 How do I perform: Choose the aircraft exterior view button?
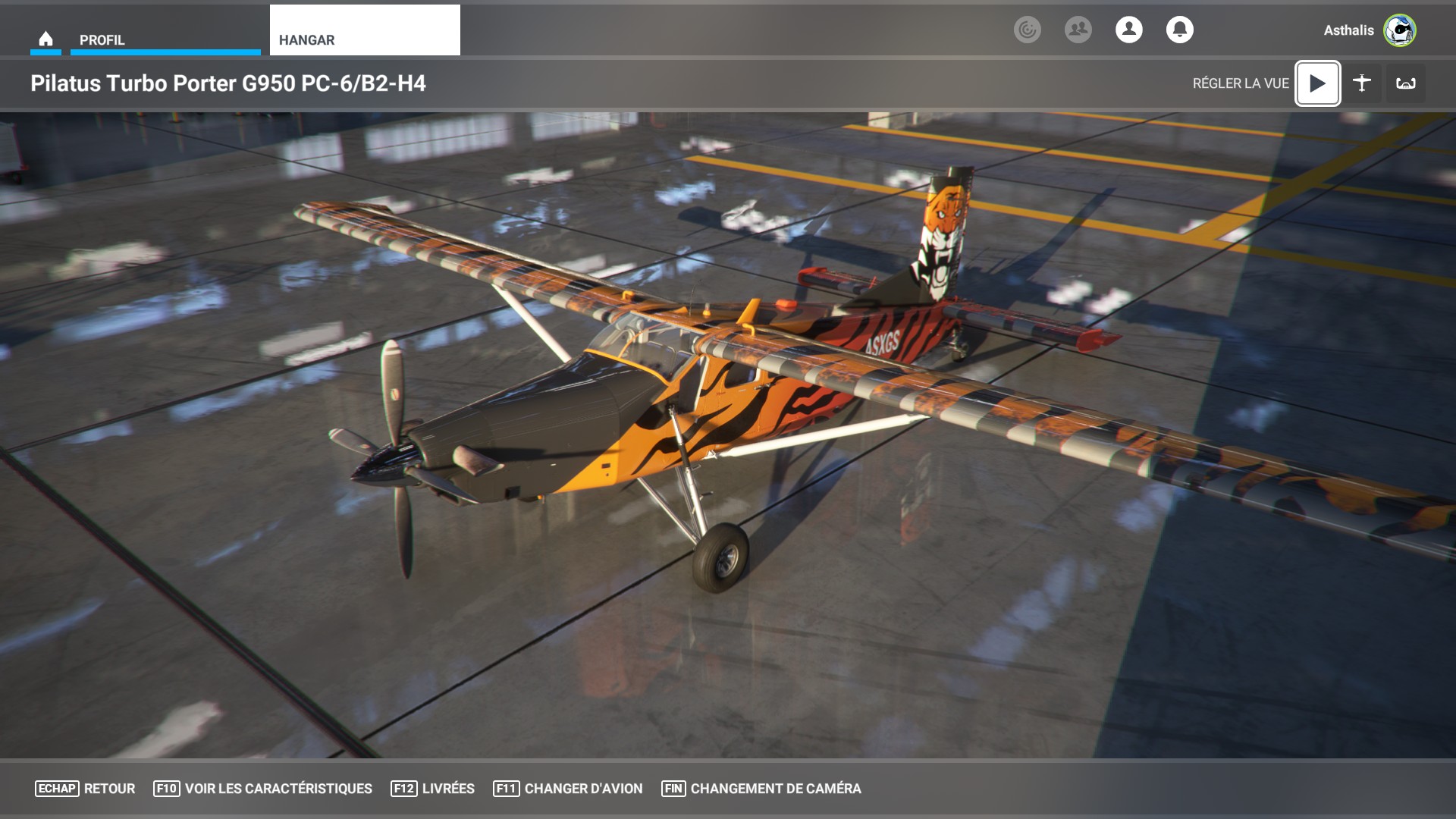1362,83
